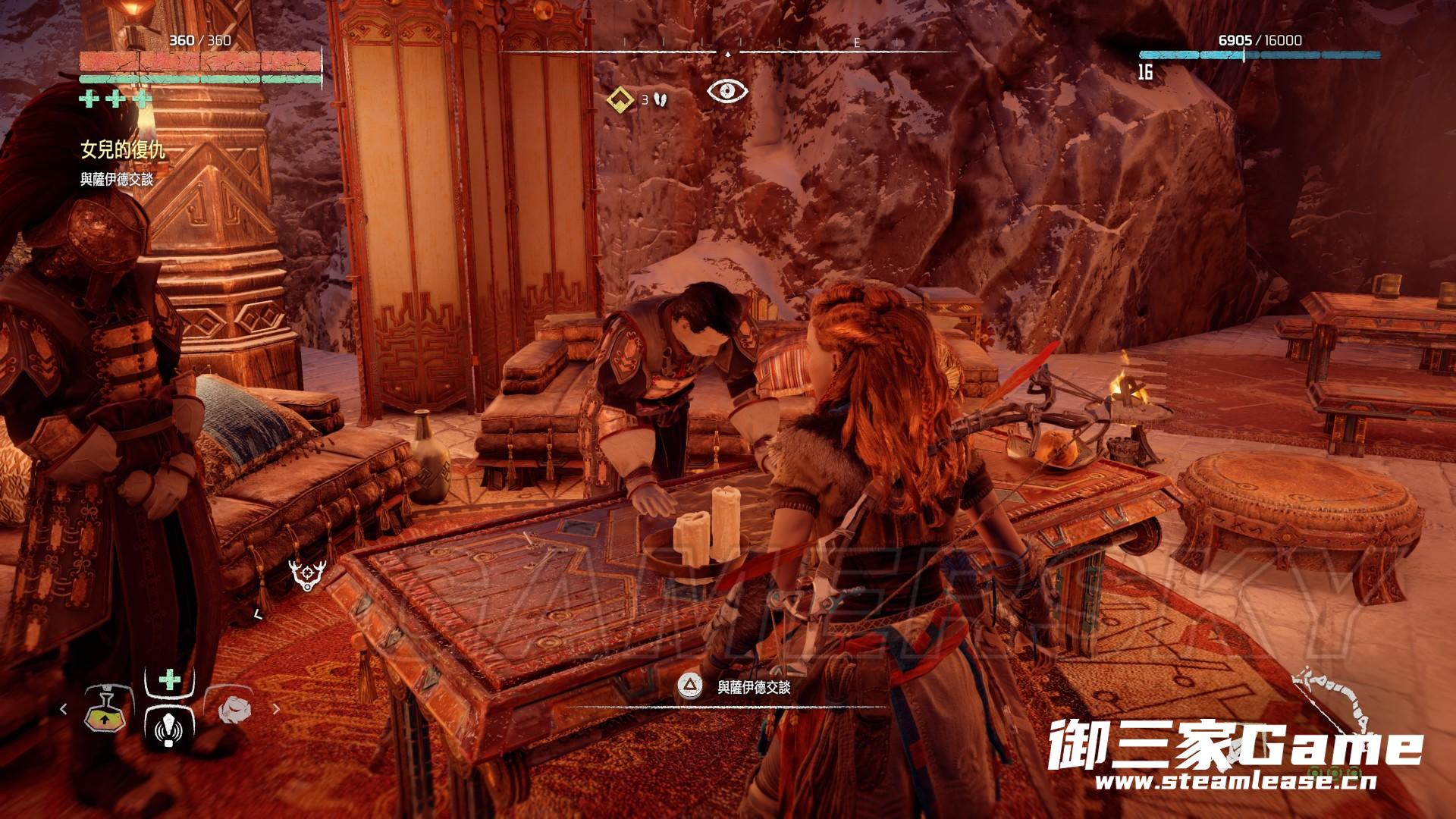Click the yellow diamond quest waypoint marker
1456x819 pixels.
pos(622,99)
